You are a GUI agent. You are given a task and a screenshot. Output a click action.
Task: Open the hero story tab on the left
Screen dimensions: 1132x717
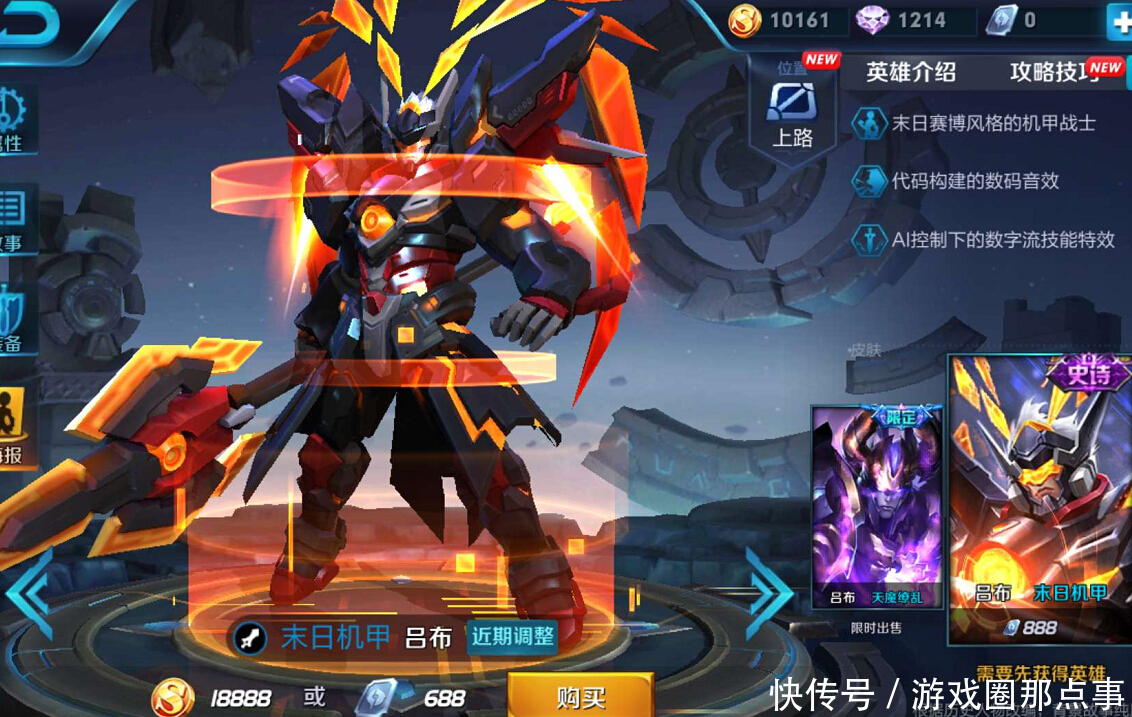pyautogui.click(x=14, y=218)
